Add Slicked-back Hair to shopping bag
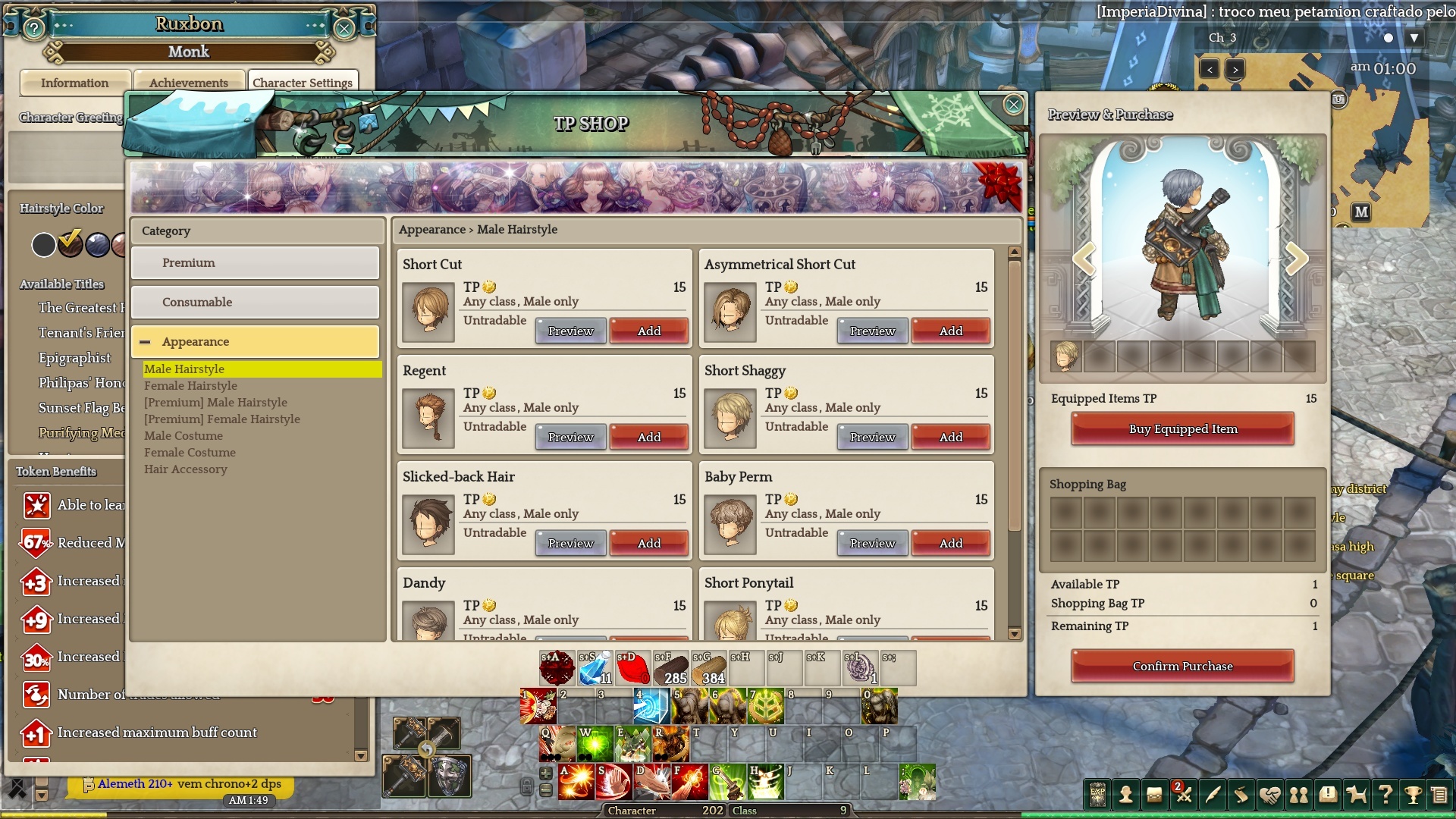This screenshot has width=1456, height=819. (x=648, y=544)
